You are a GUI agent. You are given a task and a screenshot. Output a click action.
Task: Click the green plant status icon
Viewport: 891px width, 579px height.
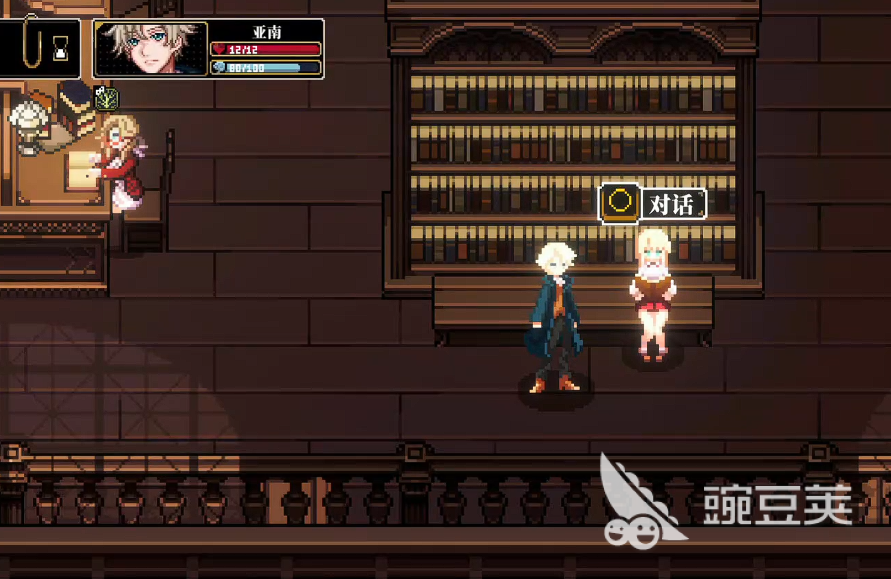point(107,98)
